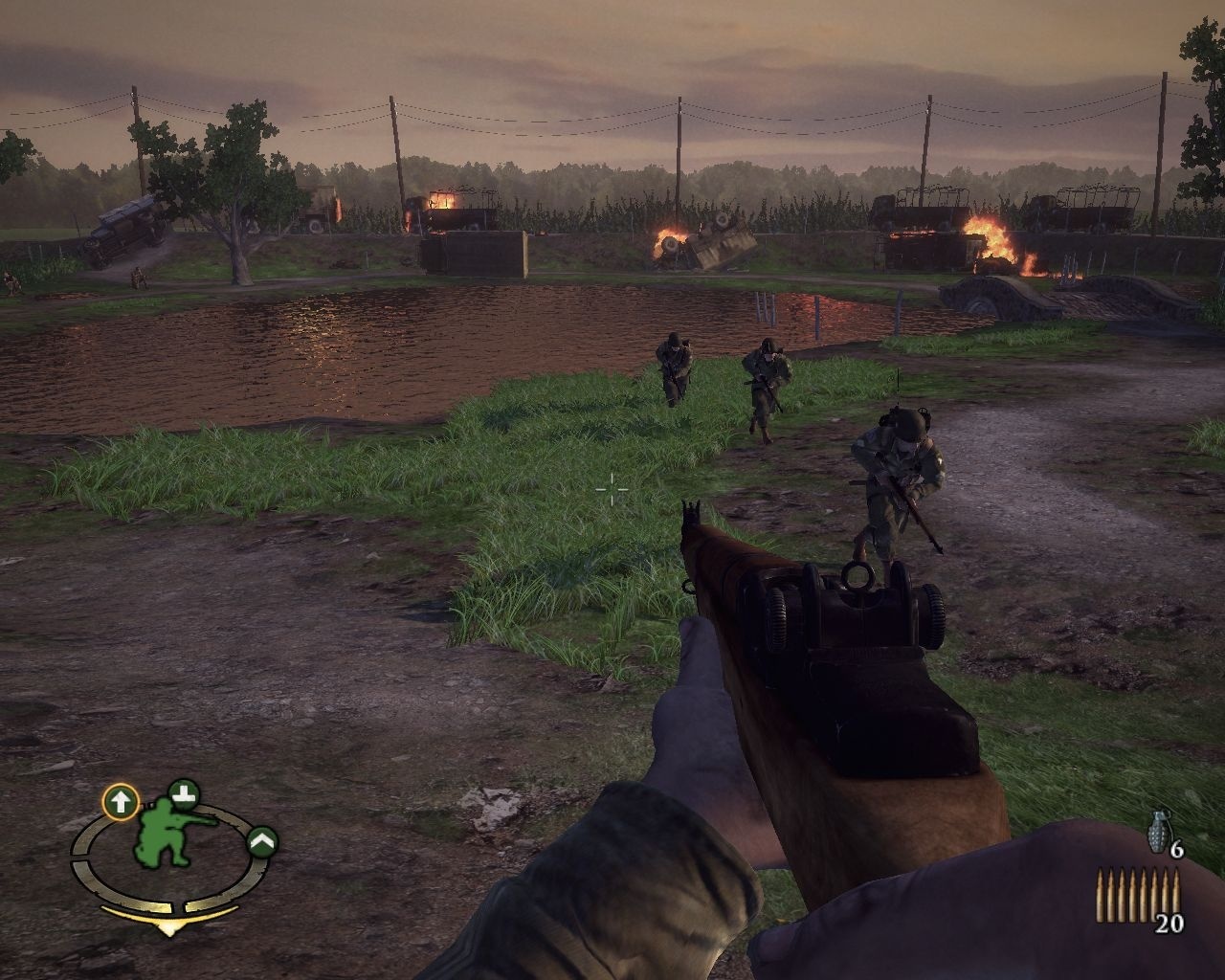Choose the chevron squad marker

262,841
